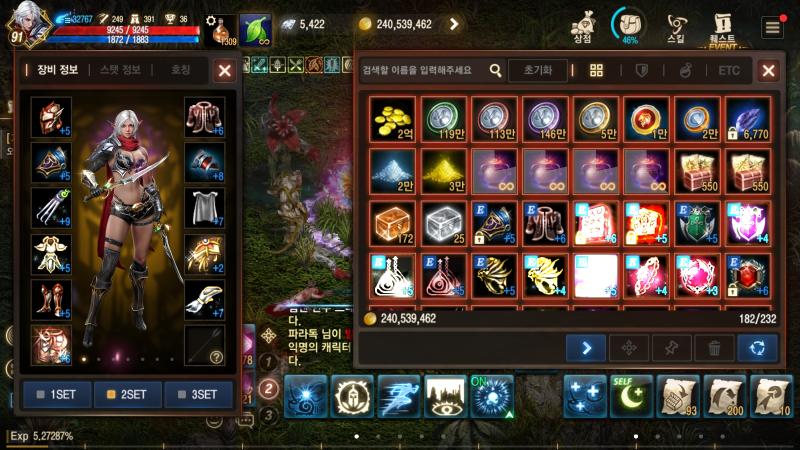The width and height of the screenshot is (800, 450).
Task: Open the hamburger main menu
Action: pyautogui.click(x=771, y=27)
